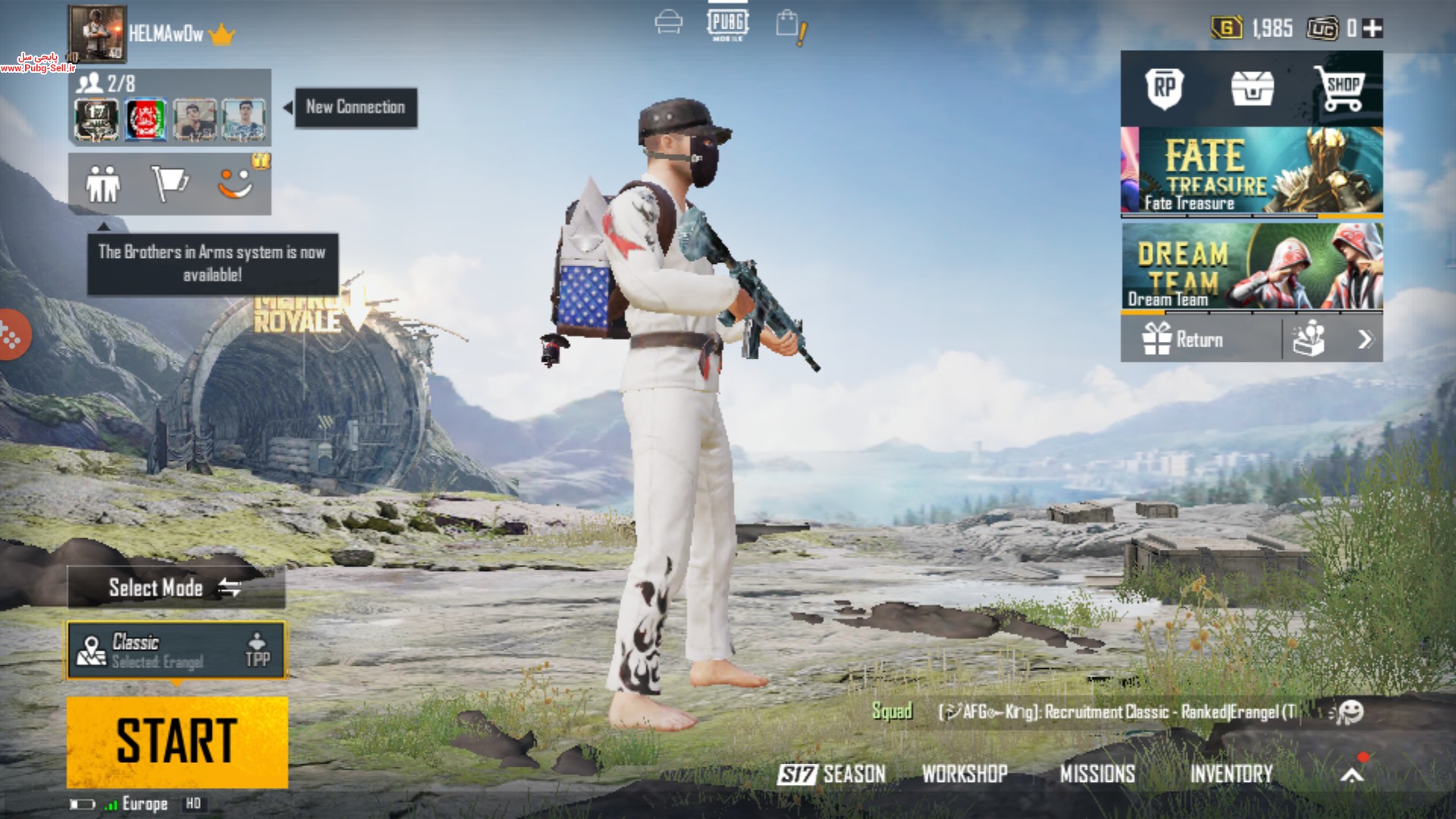Open the INVENTORY menu

point(1231,773)
